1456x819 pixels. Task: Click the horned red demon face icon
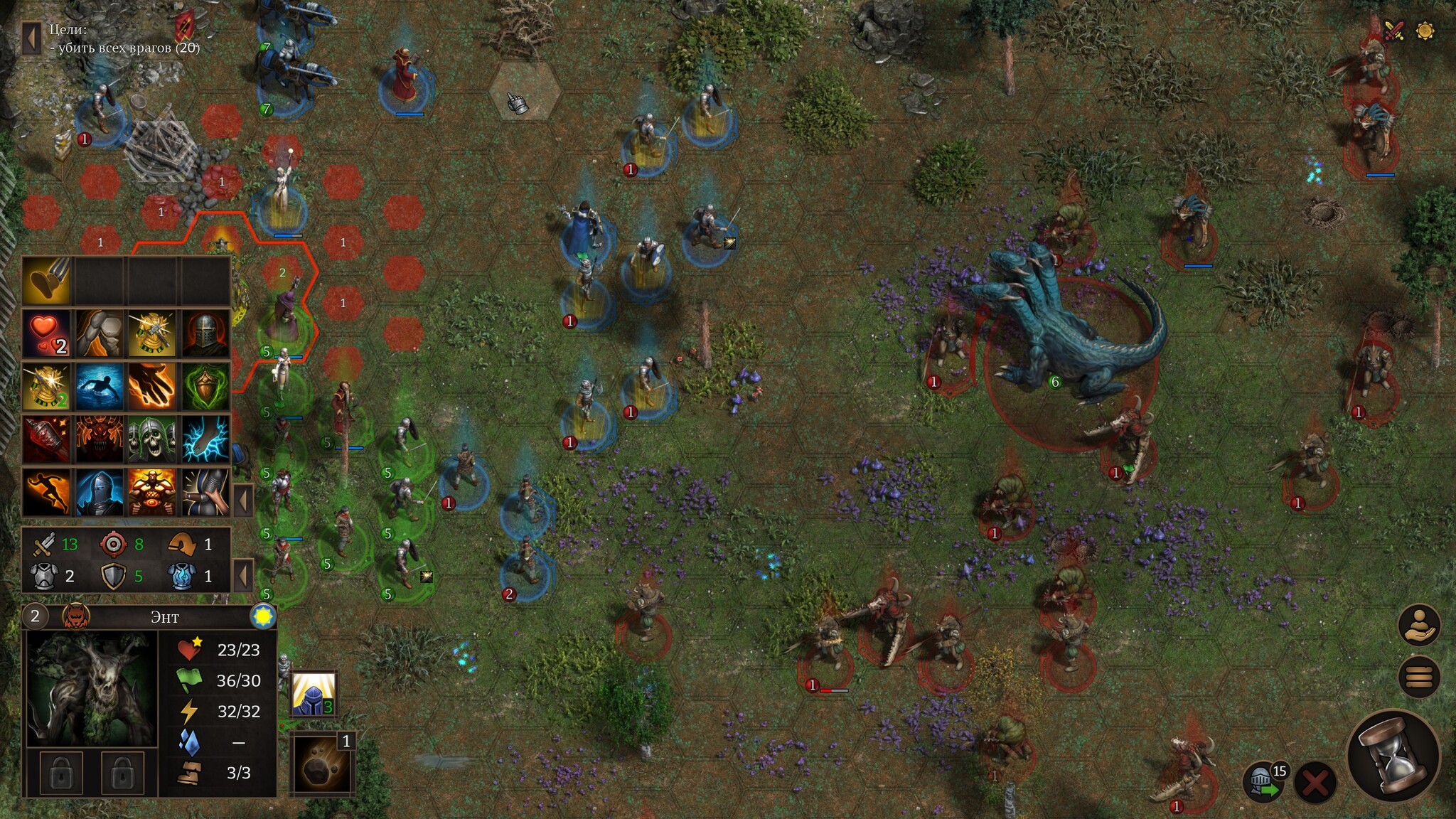(x=100, y=439)
